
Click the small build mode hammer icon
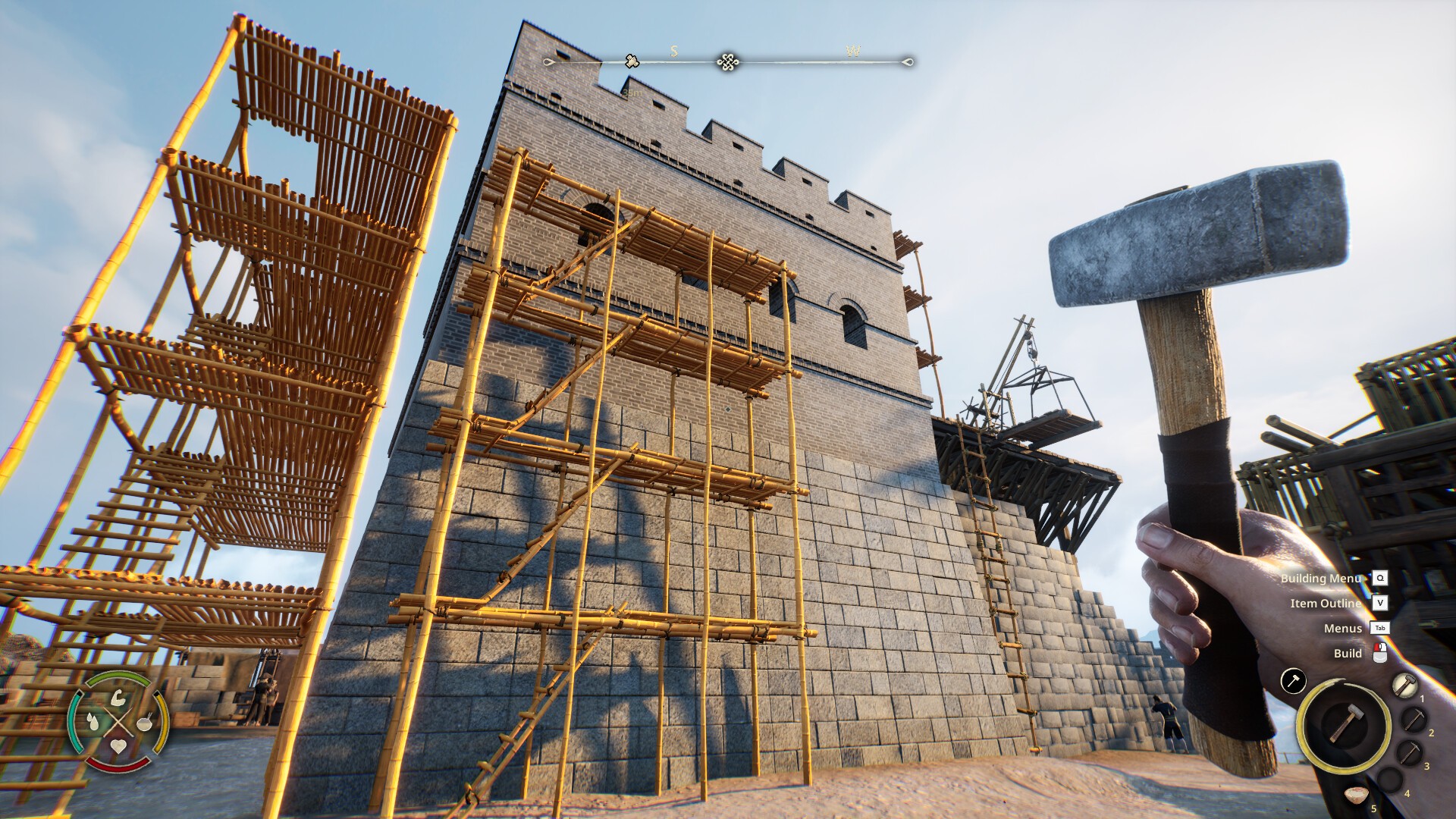(x=1293, y=680)
